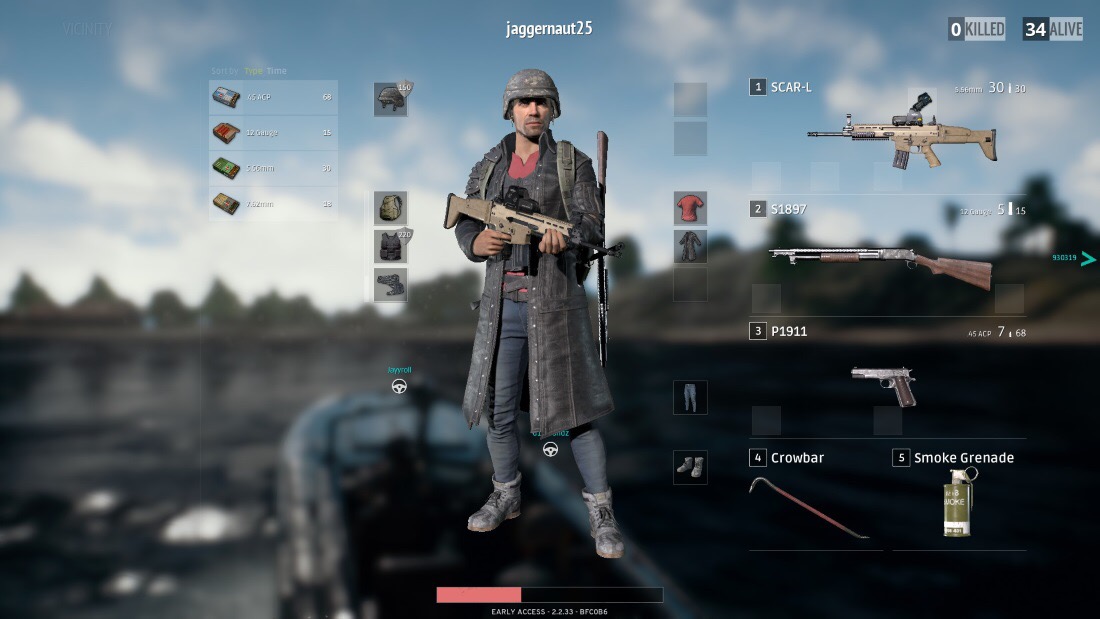Image resolution: width=1100 pixels, height=619 pixels.
Task: Select the red t-shirt clothing slot
Action: pos(690,208)
